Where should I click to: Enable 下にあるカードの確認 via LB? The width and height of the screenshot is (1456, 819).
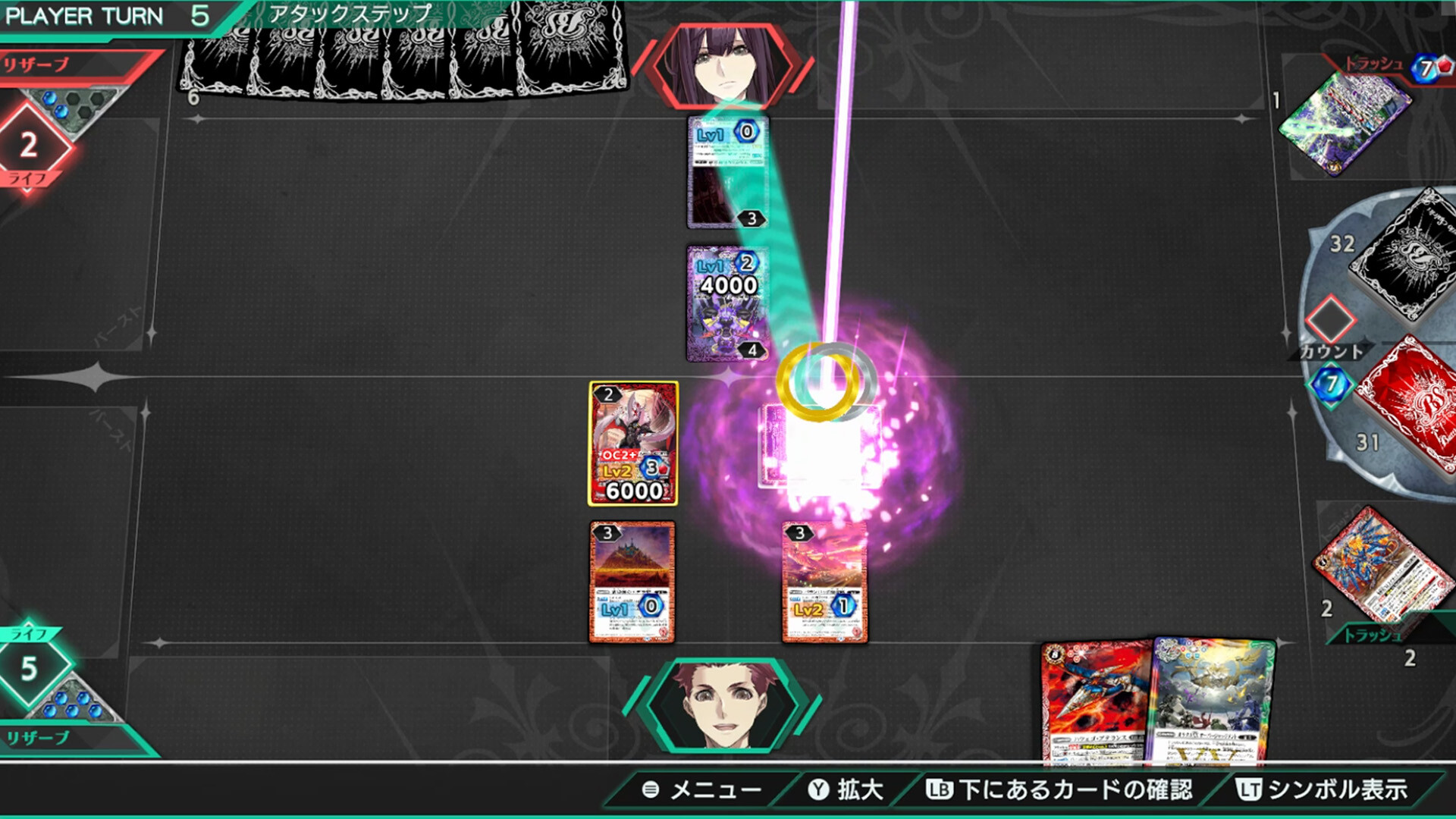click(1062, 790)
